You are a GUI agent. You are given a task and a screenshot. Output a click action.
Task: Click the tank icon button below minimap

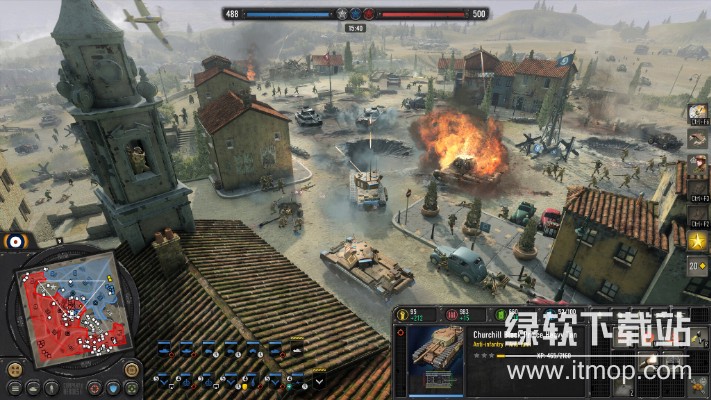pyautogui.click(x=33, y=387)
